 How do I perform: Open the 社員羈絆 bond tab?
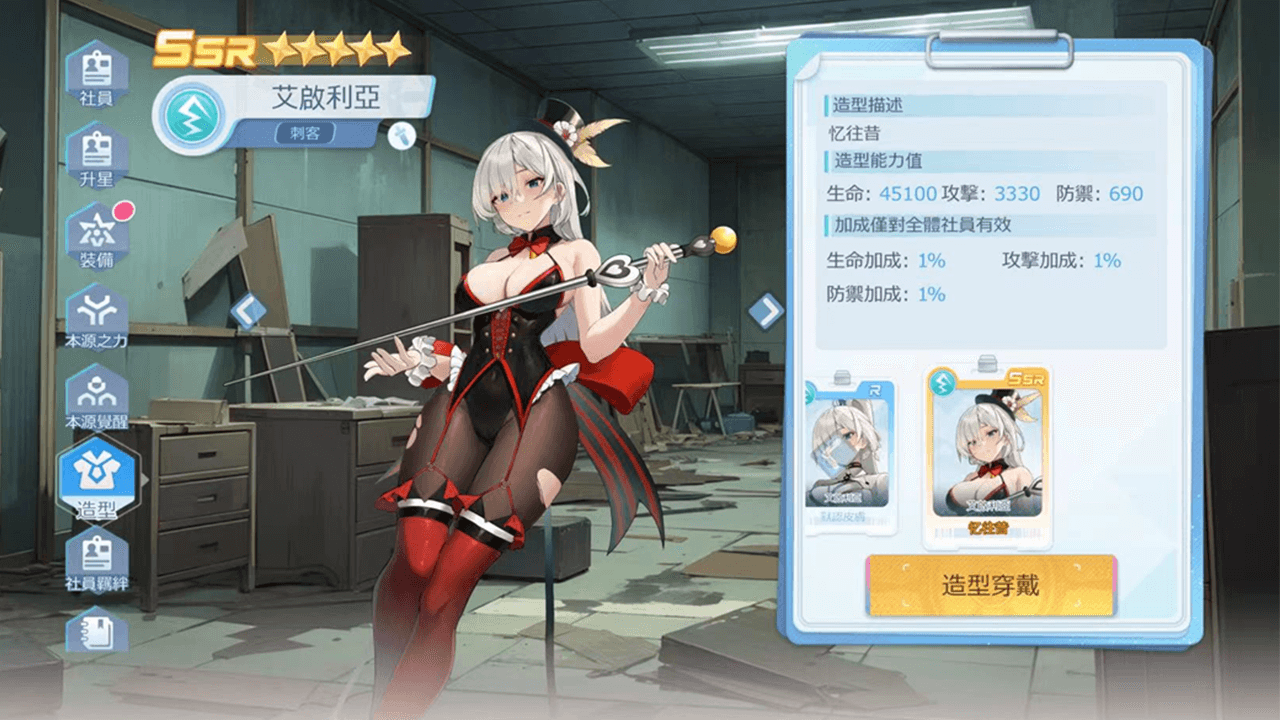97,558
